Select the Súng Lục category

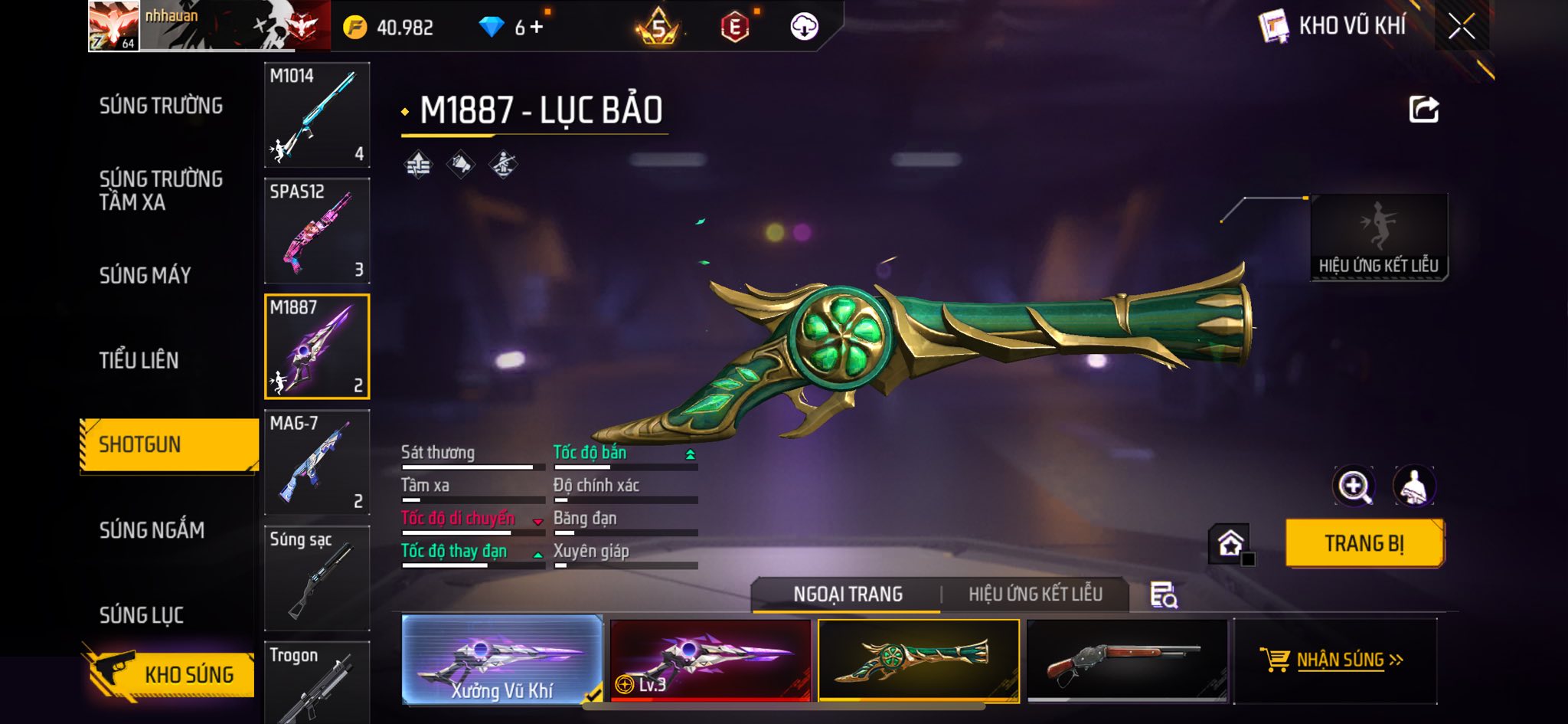pos(141,615)
